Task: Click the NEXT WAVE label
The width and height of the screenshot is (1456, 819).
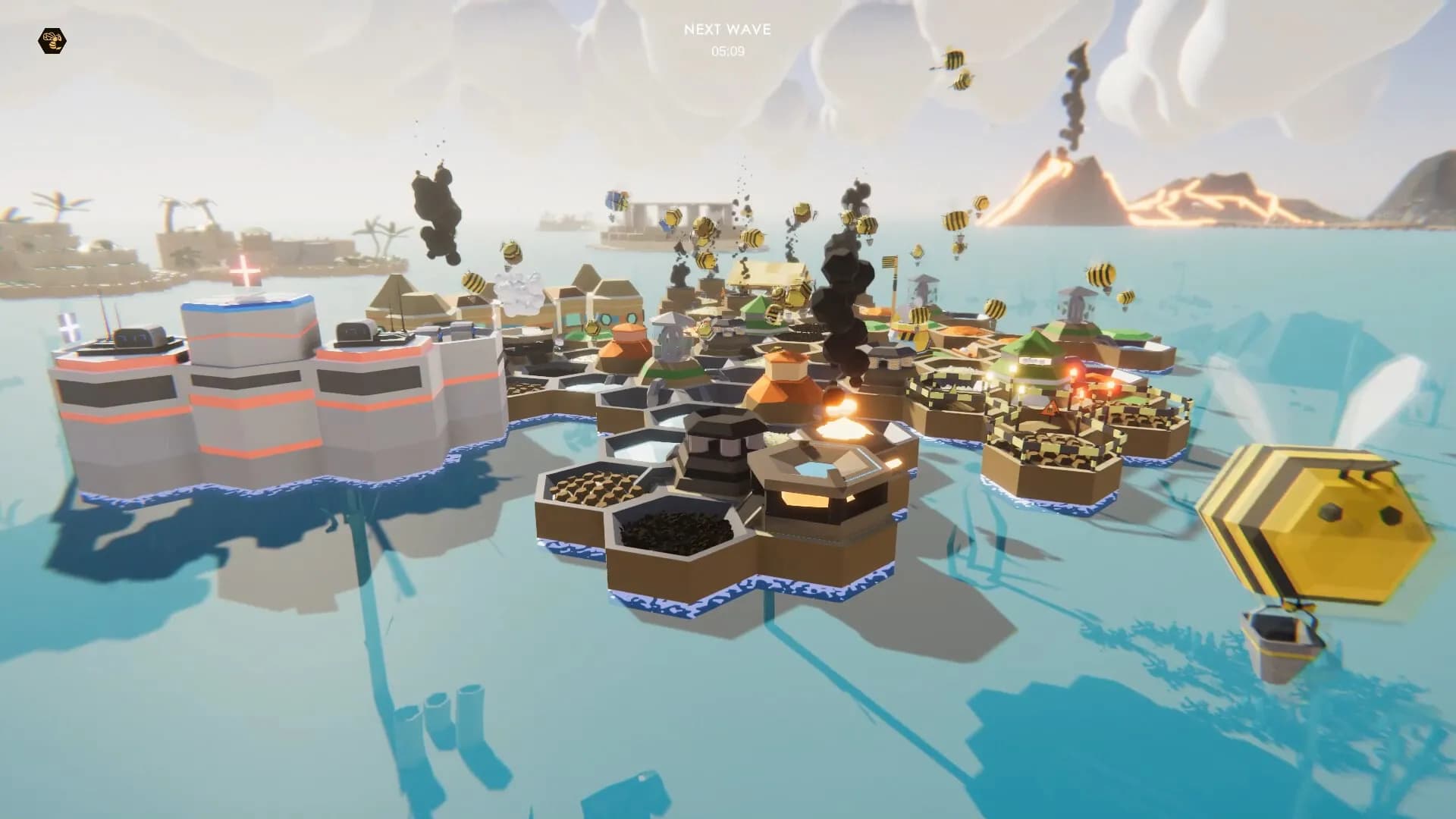Action: (x=726, y=30)
